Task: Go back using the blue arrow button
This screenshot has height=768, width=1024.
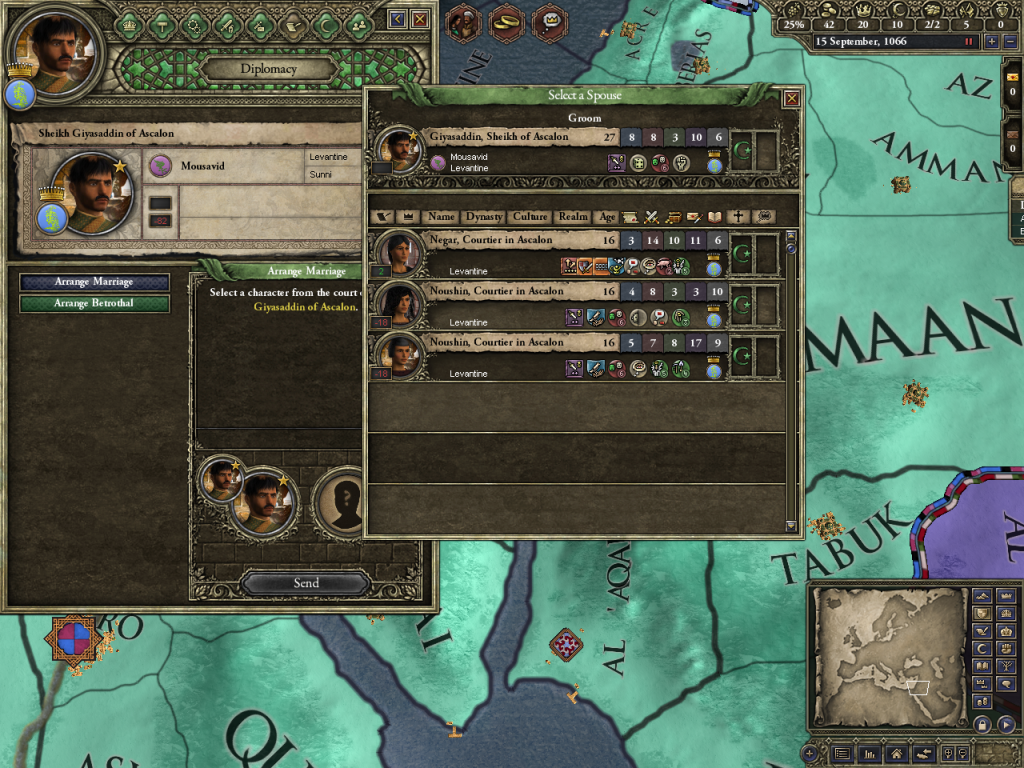Action: 397,19
